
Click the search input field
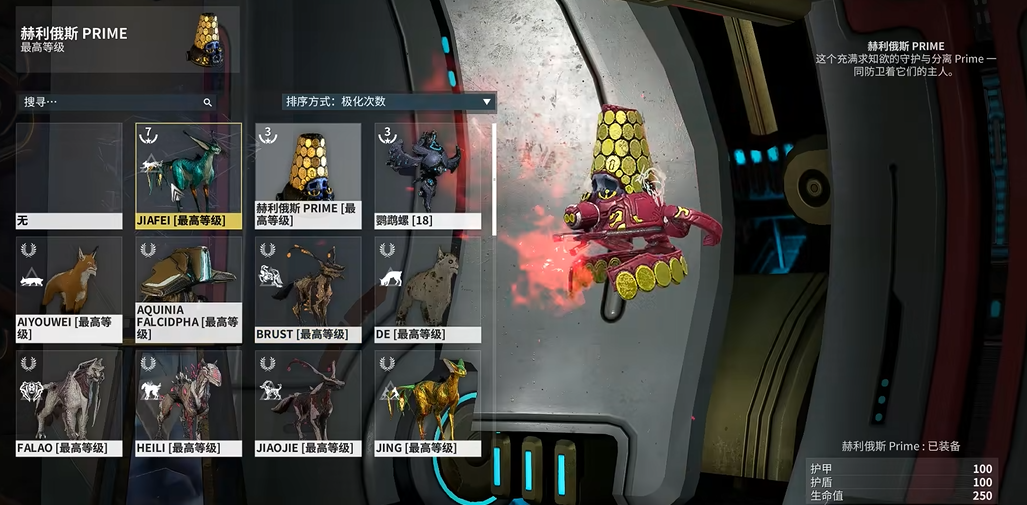point(110,102)
